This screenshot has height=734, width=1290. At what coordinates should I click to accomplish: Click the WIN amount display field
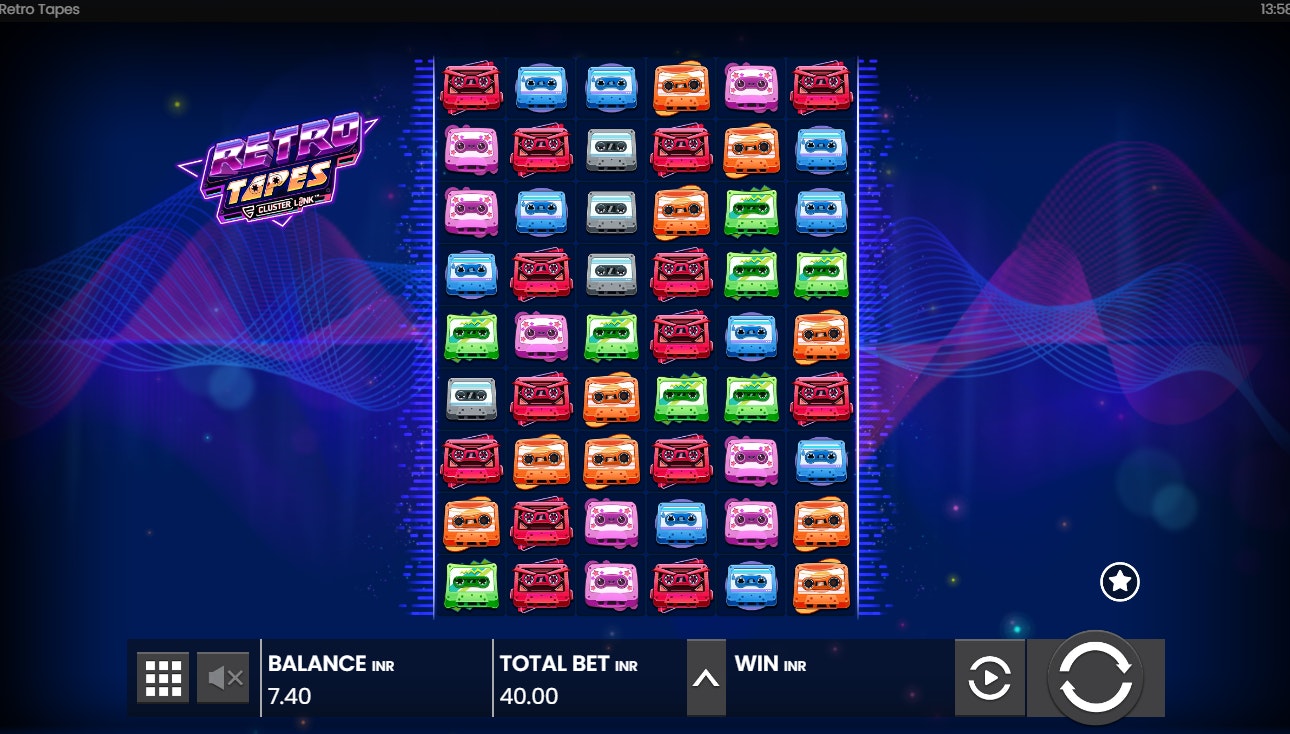point(800,677)
